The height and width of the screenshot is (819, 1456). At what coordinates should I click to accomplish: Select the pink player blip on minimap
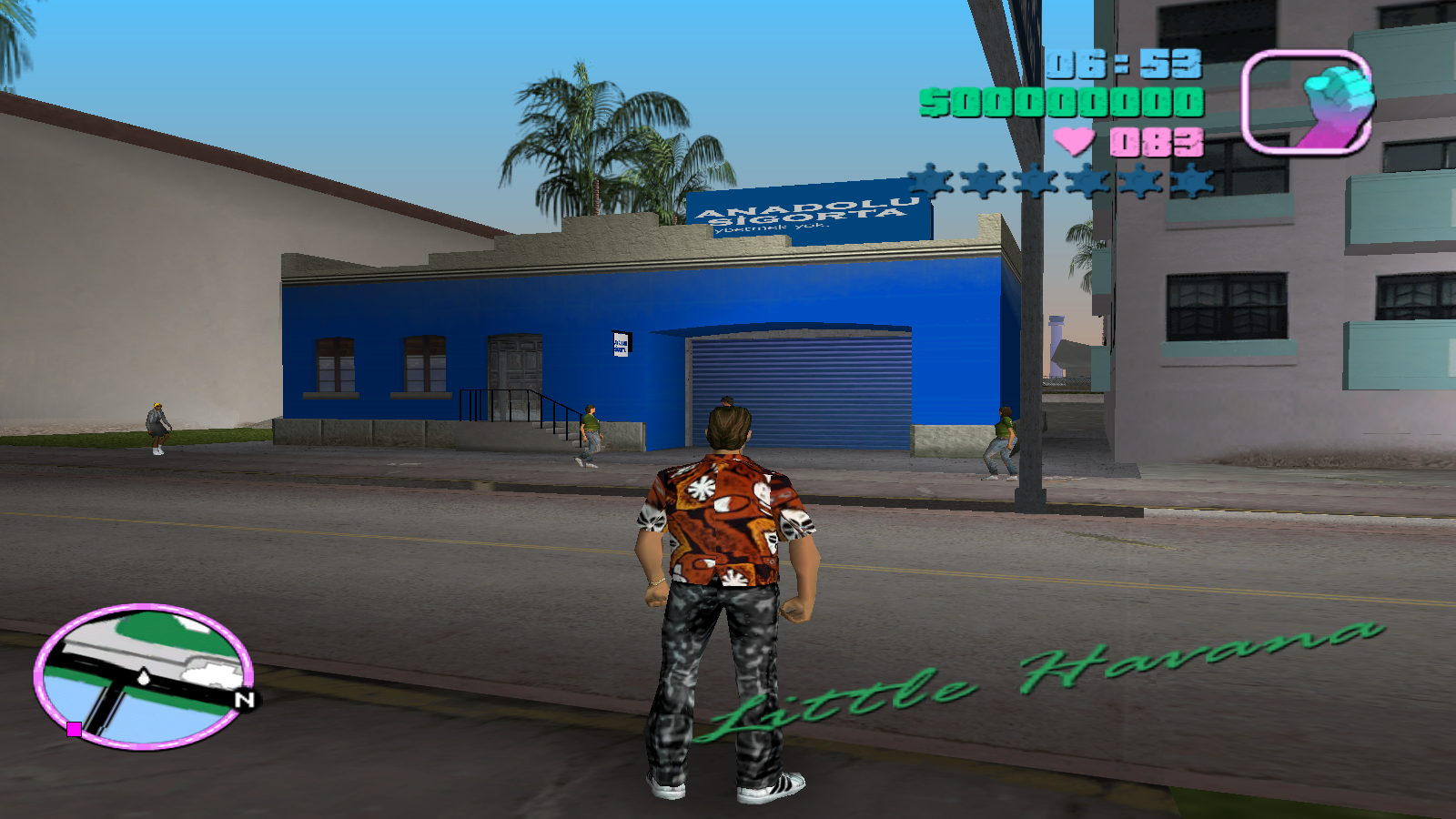pos(72,728)
